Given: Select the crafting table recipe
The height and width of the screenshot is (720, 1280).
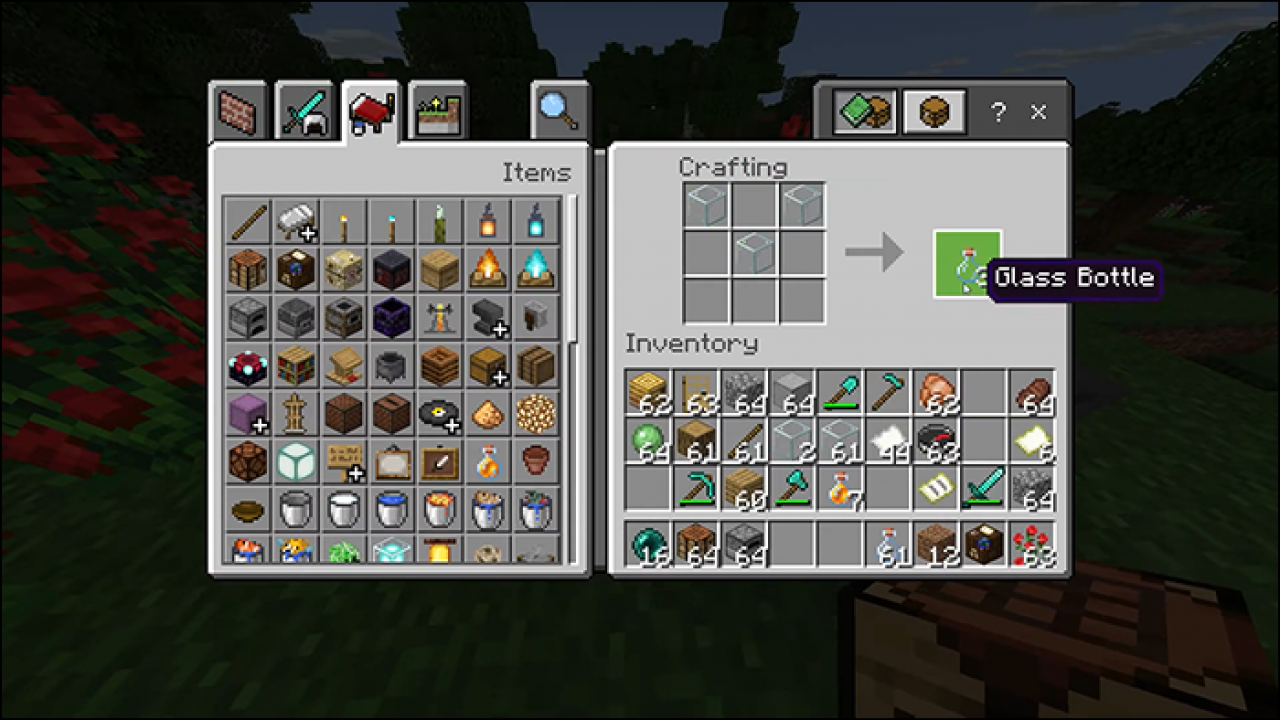Looking at the screenshot, I should tap(248, 269).
